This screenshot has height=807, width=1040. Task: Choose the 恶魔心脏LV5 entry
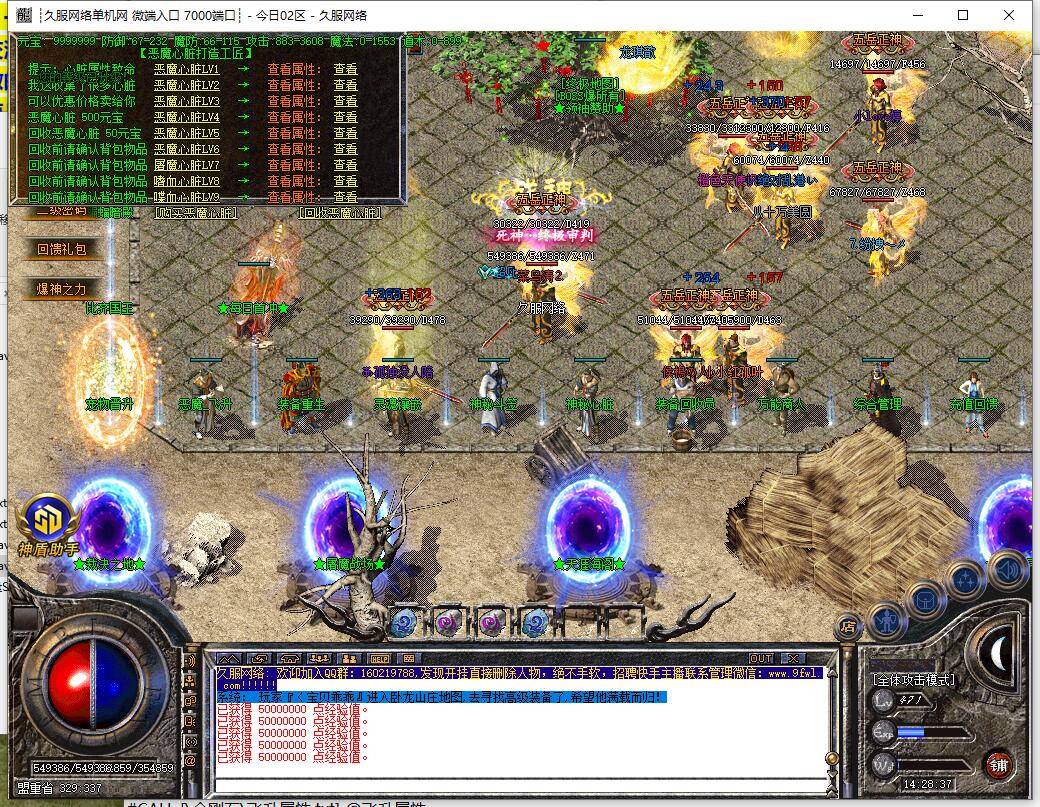pyautogui.click(x=186, y=133)
